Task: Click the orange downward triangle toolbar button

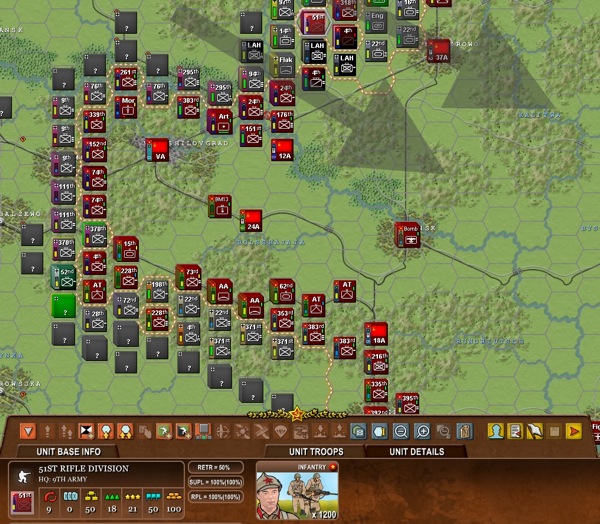Action: 28,431
